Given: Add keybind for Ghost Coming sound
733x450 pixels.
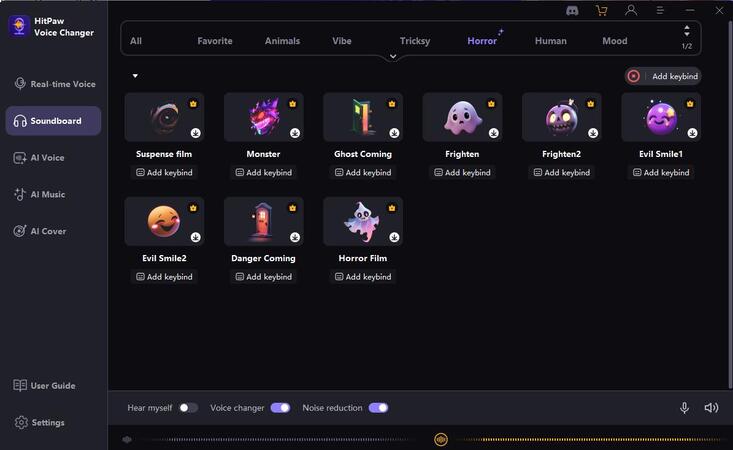Looking at the screenshot, I should tap(363, 173).
